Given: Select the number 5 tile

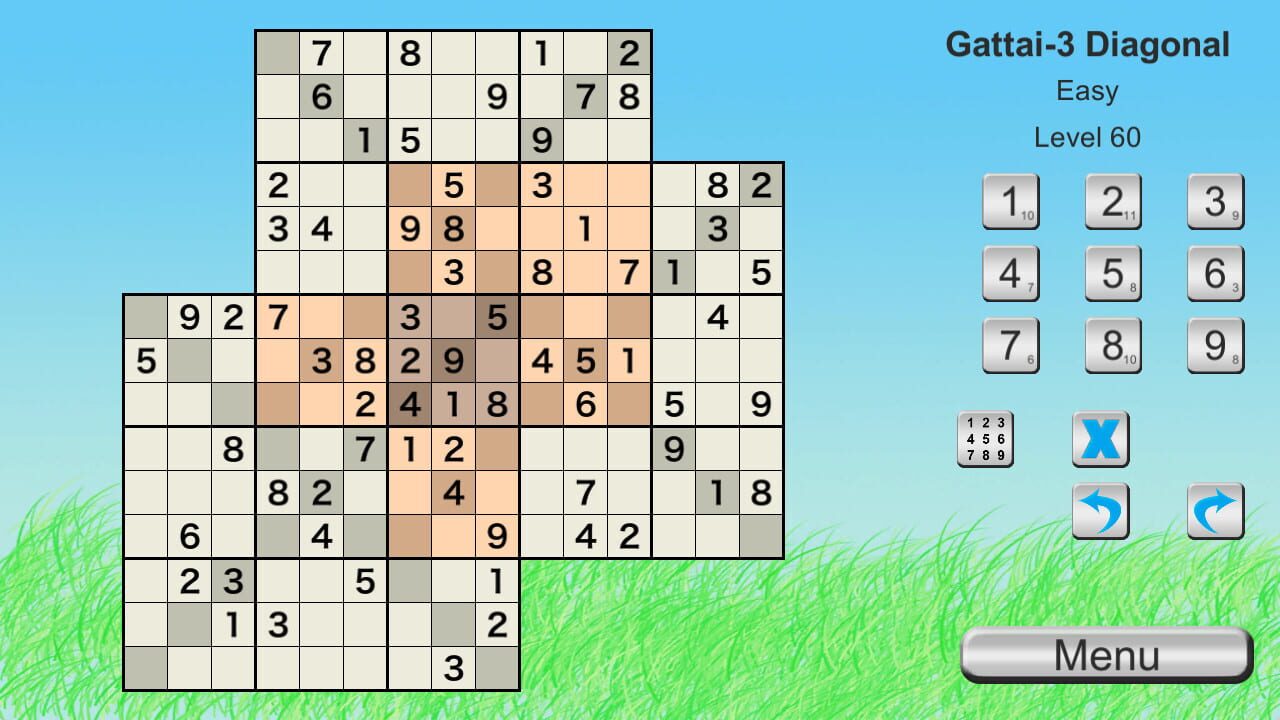Looking at the screenshot, I should click(x=1113, y=273).
